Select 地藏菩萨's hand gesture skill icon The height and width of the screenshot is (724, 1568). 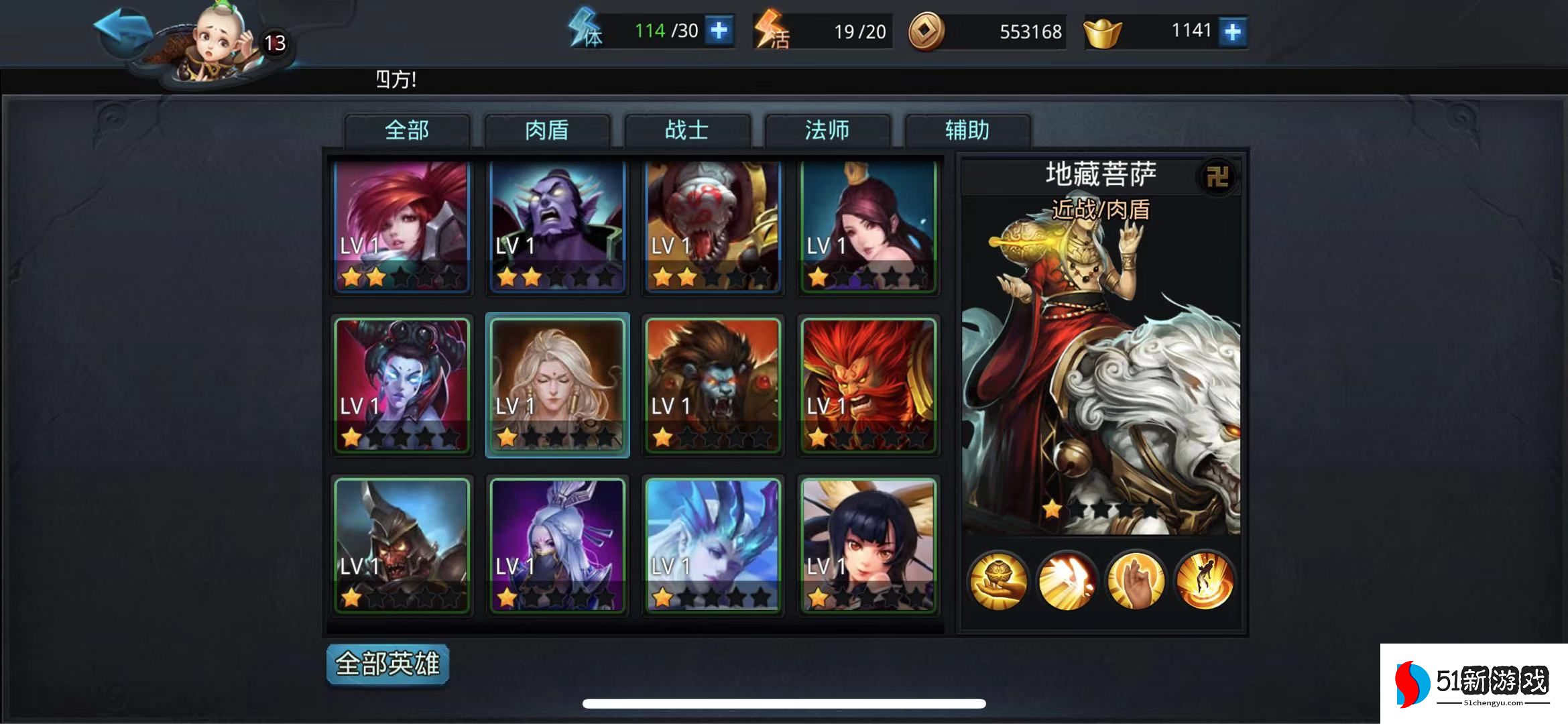(x=1135, y=580)
